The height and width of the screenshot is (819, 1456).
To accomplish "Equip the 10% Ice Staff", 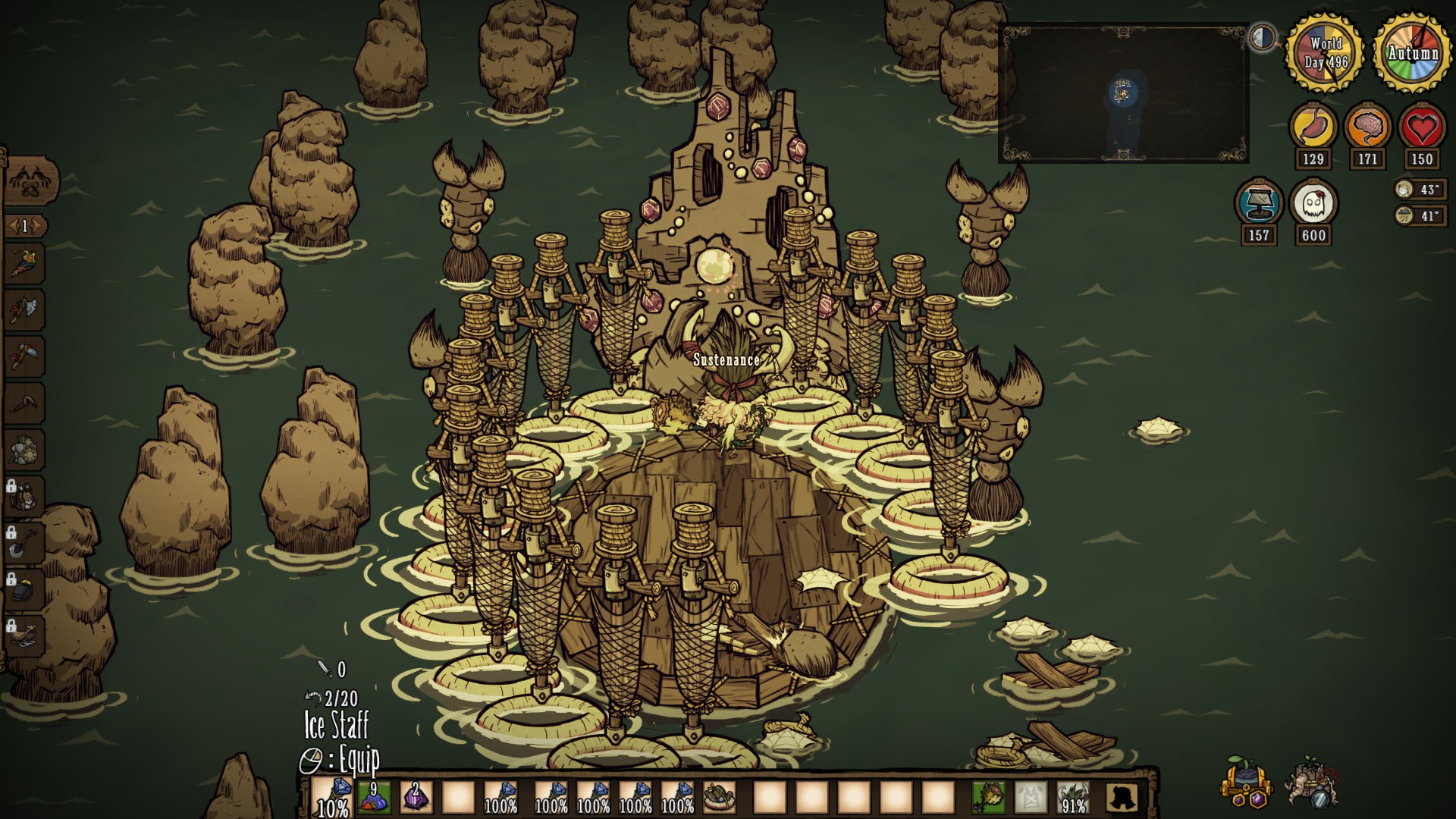I will coord(332,798).
